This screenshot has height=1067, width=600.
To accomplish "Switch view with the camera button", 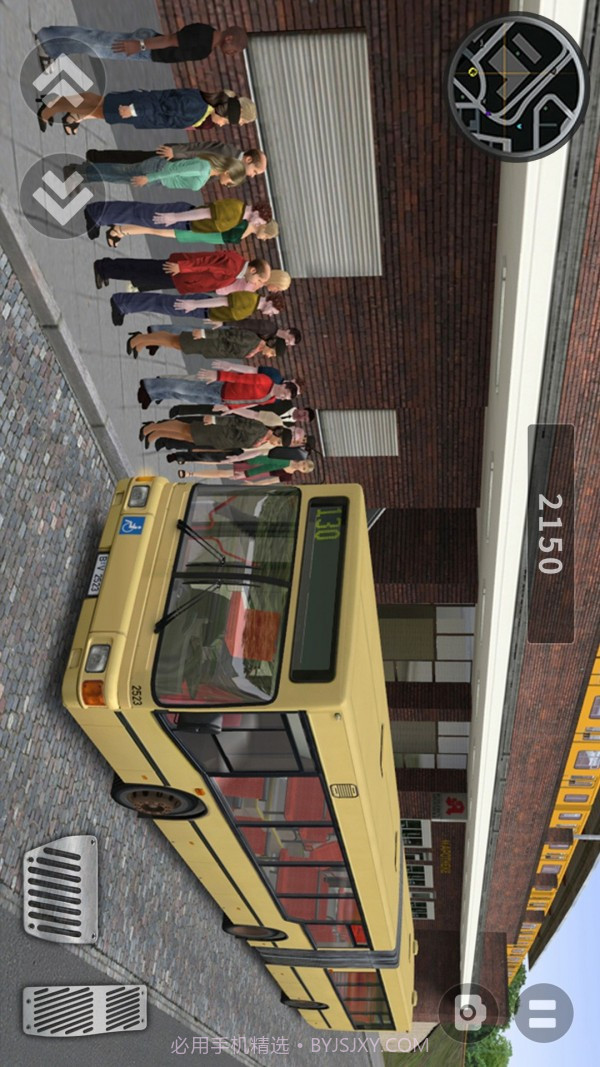I will pyautogui.click(x=468, y=1012).
